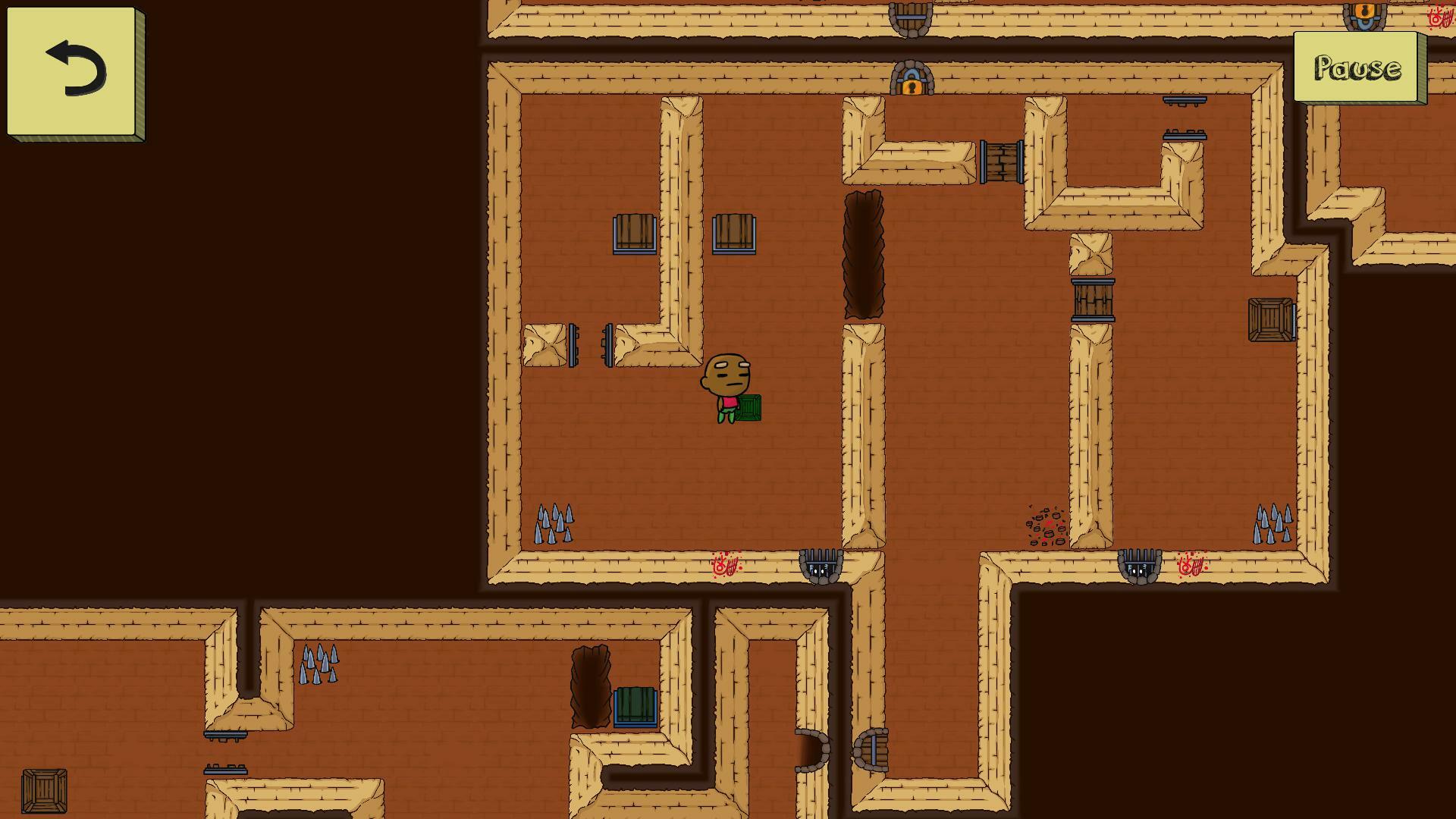
Task: Click the hanging rope in the lower room
Action: (x=591, y=685)
